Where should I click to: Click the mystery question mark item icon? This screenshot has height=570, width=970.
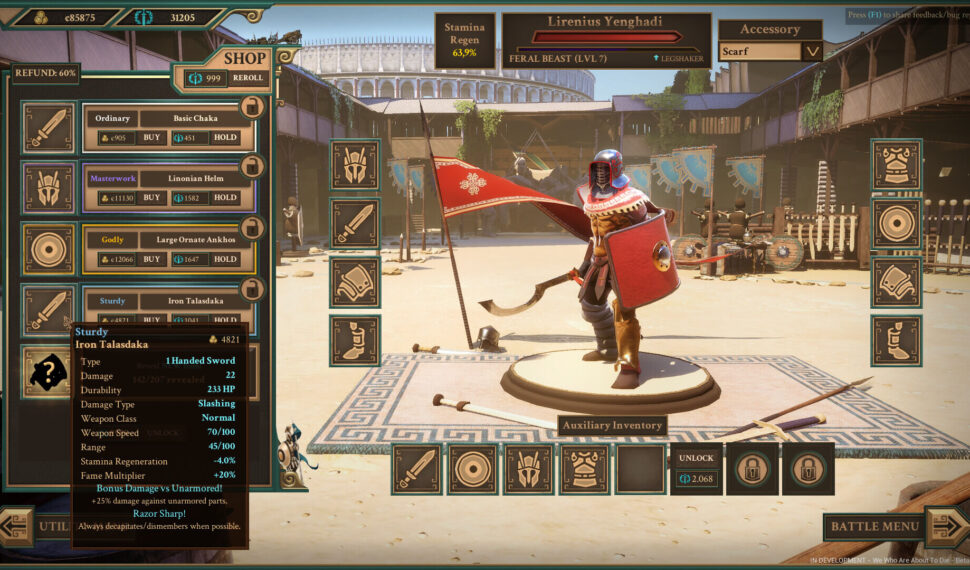click(48, 371)
